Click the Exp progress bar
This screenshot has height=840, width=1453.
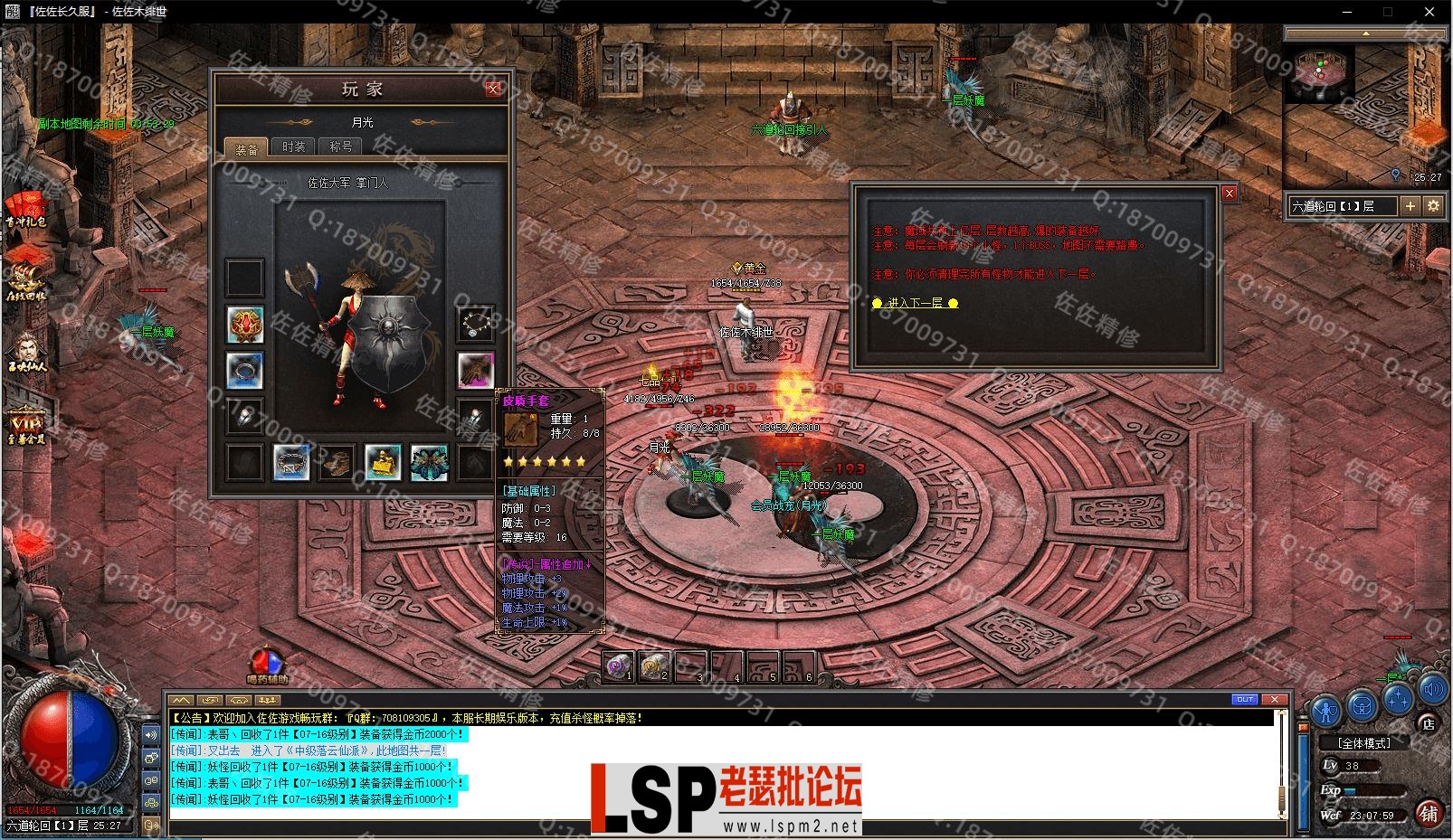pos(1372,790)
